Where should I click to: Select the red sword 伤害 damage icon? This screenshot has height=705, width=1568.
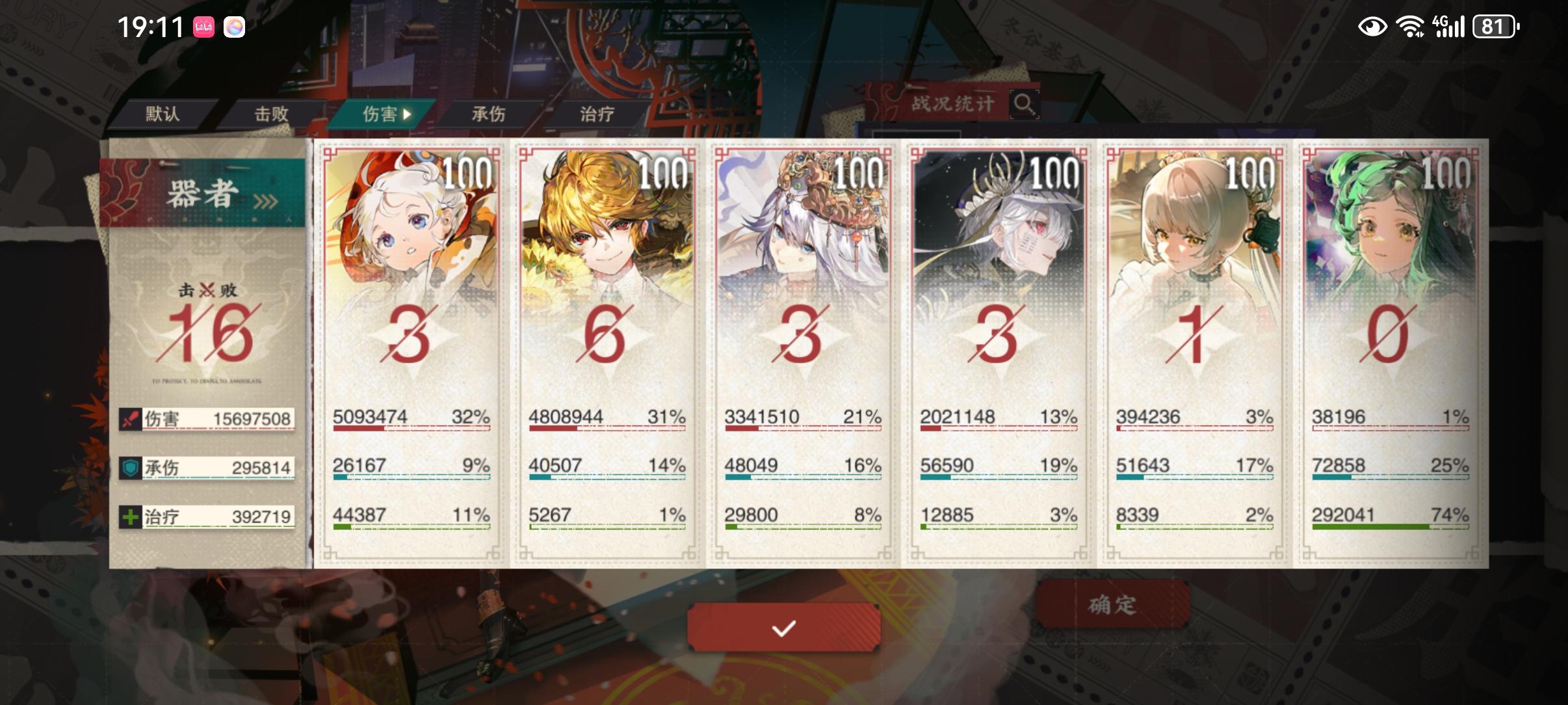[130, 419]
